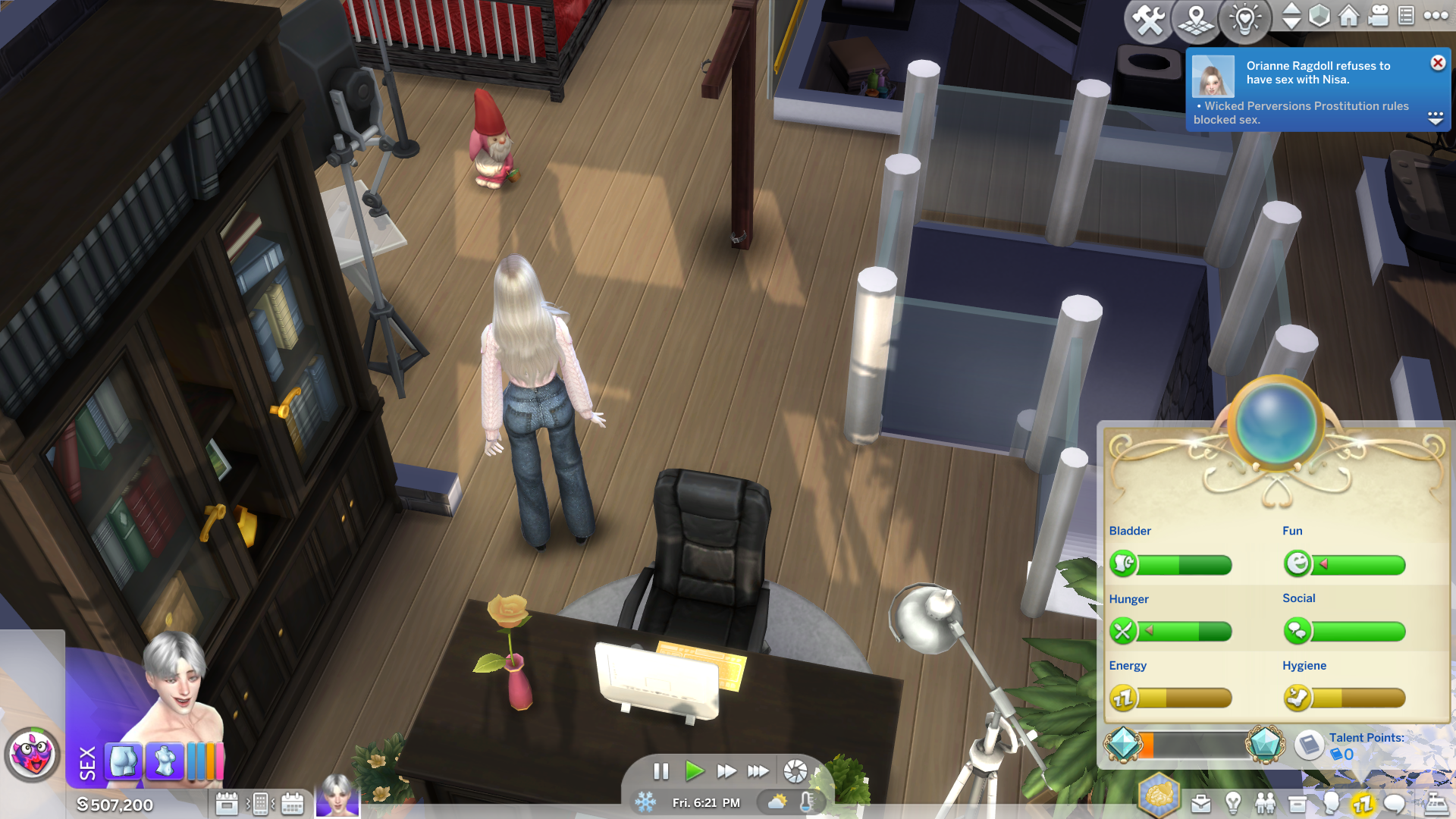
Task: Open the talent book button
Action: (x=1308, y=745)
